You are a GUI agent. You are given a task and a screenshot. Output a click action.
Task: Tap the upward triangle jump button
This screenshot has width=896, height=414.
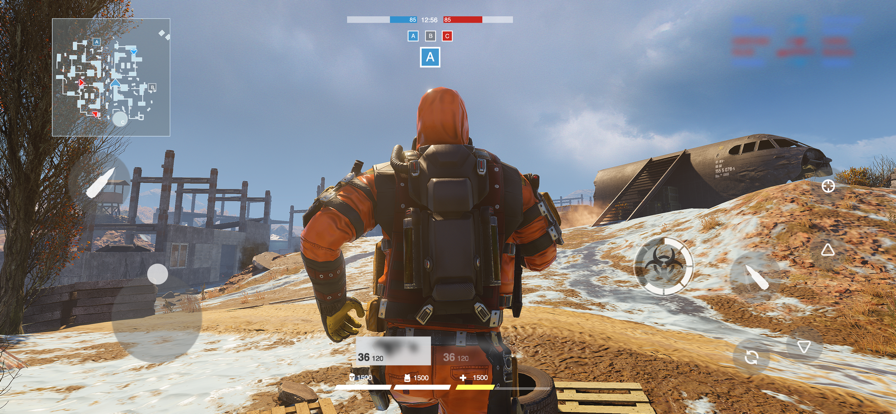tap(828, 250)
